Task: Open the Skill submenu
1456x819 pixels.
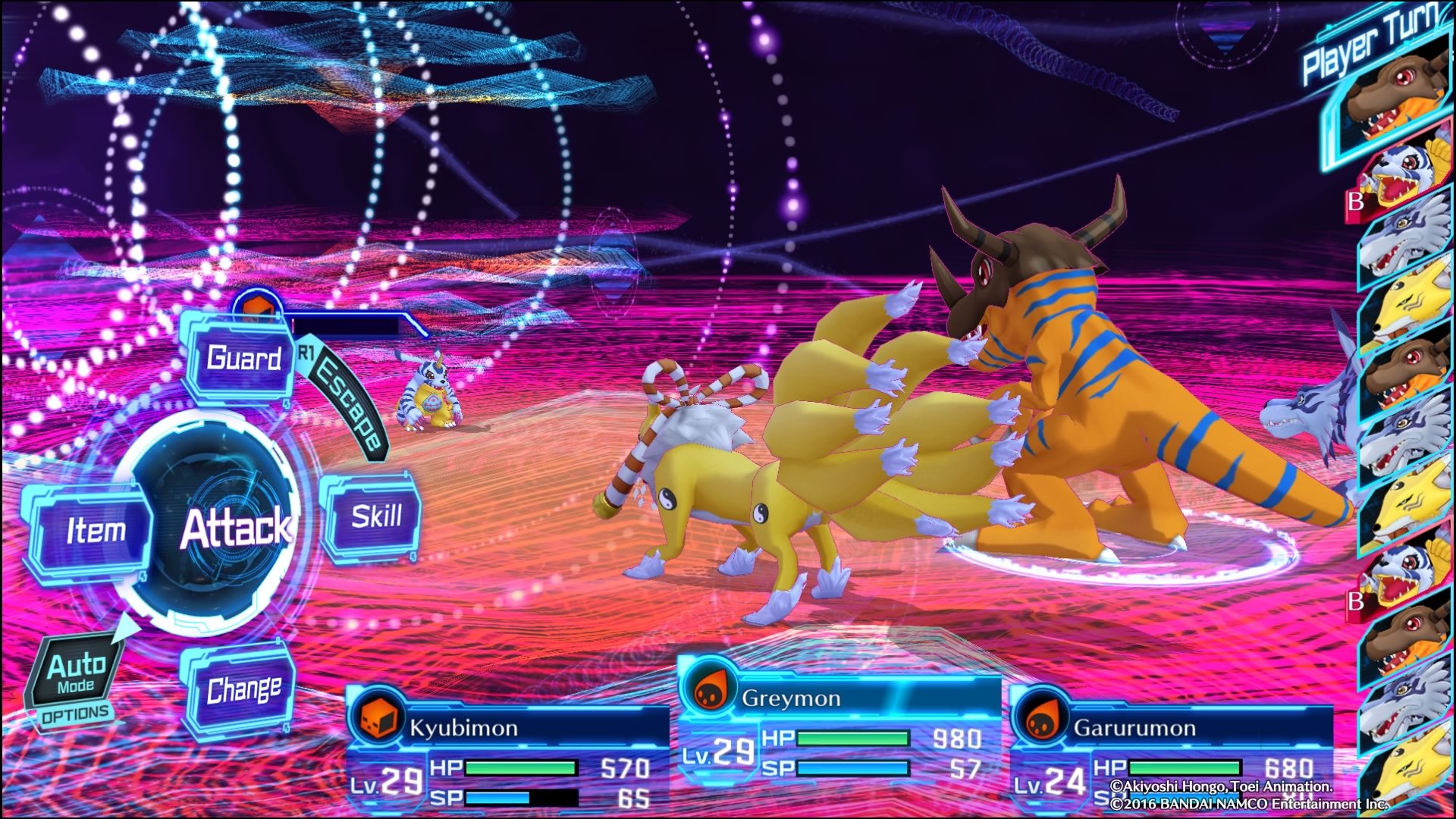Action: coord(377,516)
